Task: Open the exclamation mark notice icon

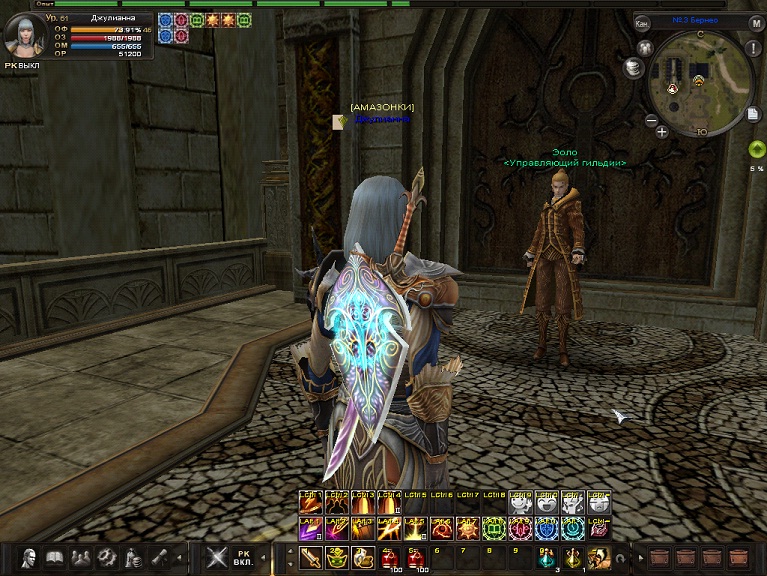Action: [x=754, y=46]
